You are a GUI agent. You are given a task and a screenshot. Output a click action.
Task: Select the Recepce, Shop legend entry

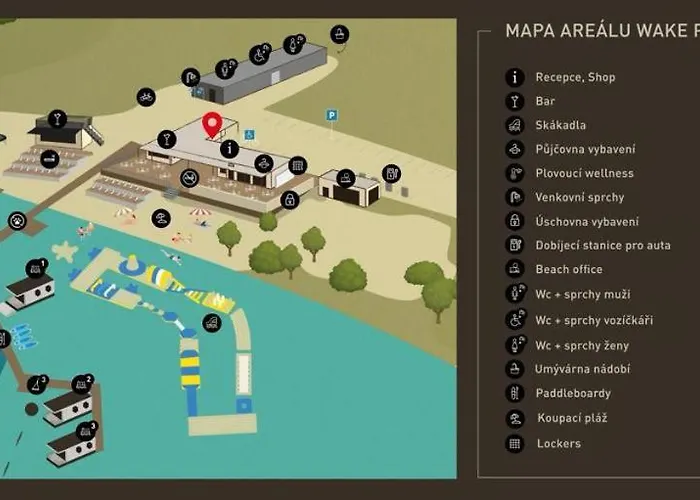[x=575, y=77]
